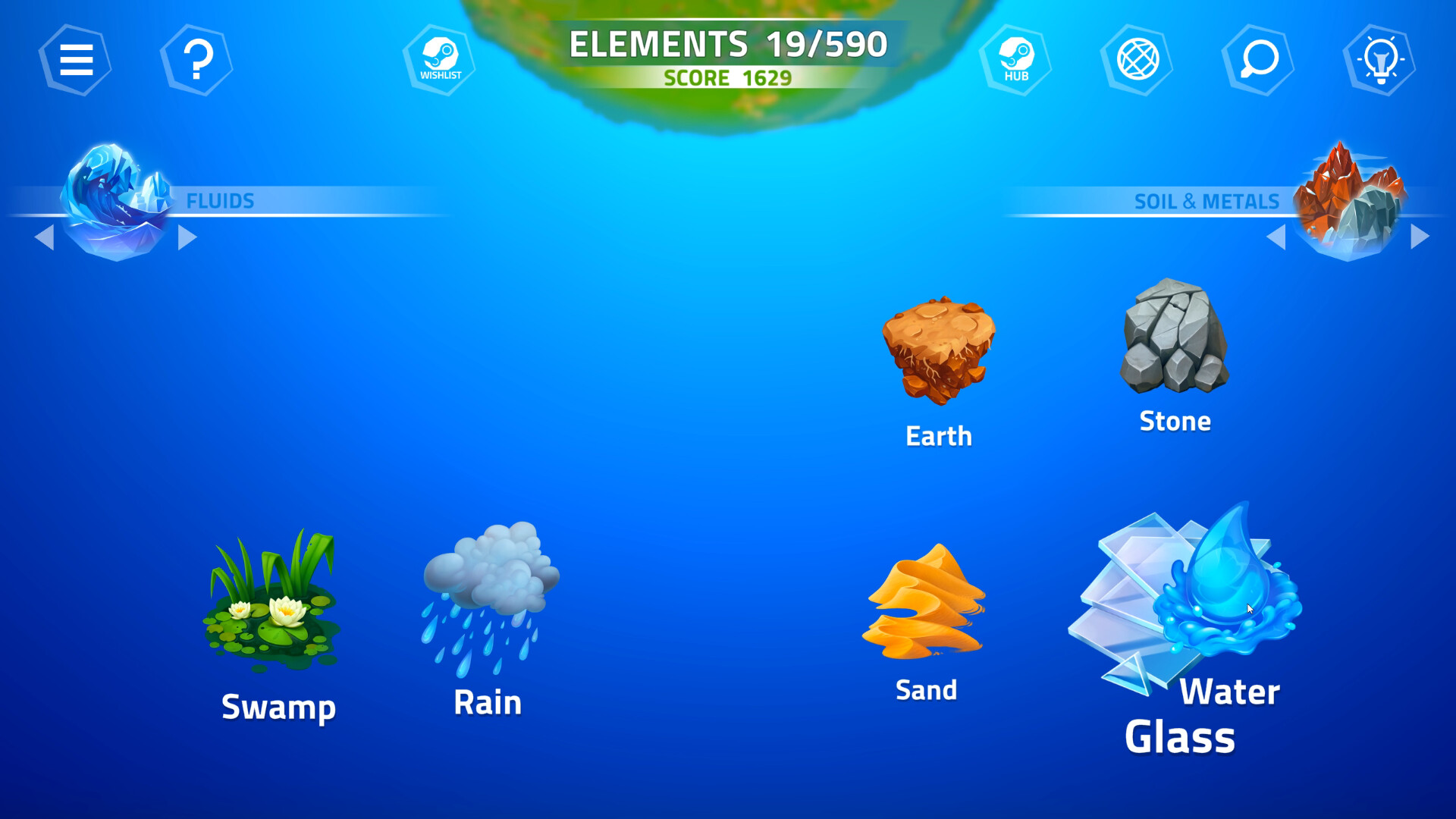
Task: Click the help question mark icon
Action: point(197,60)
